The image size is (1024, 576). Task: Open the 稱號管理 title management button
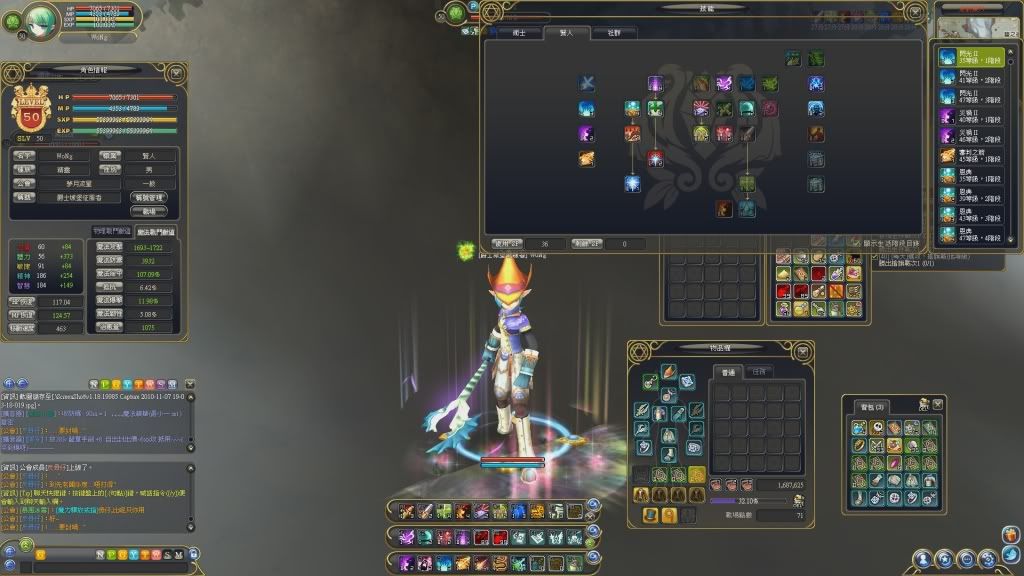(x=148, y=198)
